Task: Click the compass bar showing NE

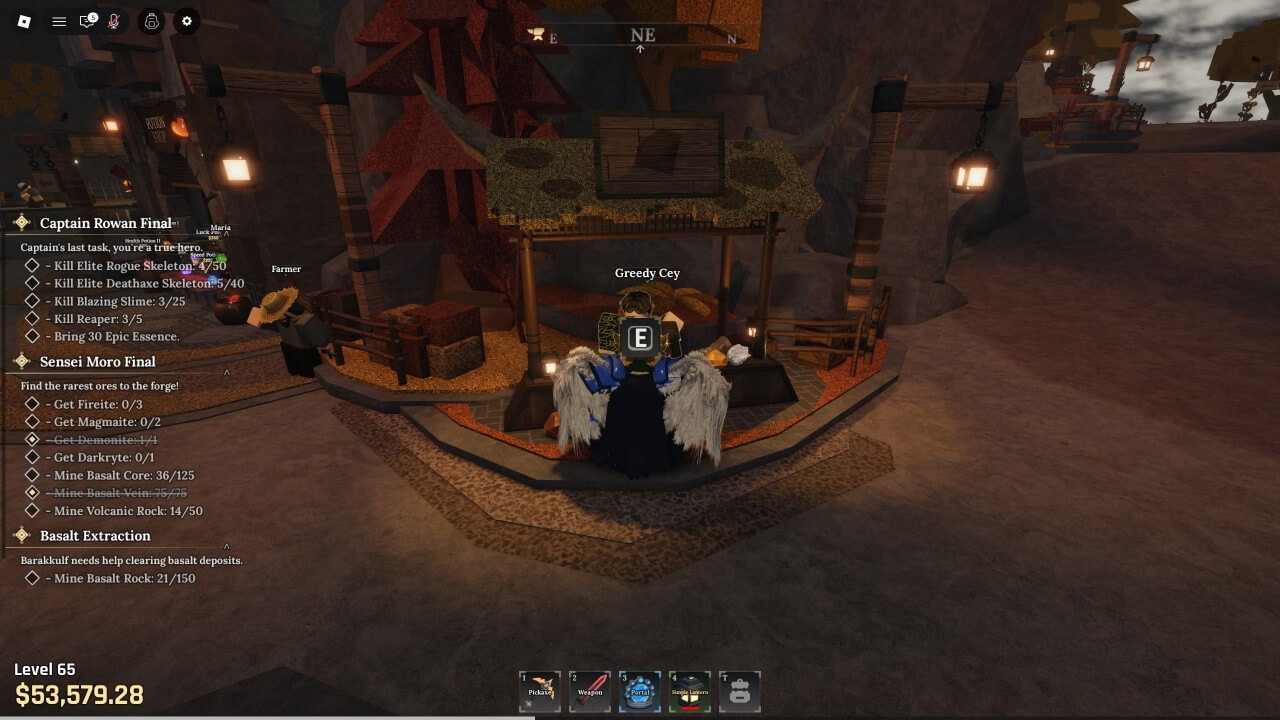Action: pos(640,36)
